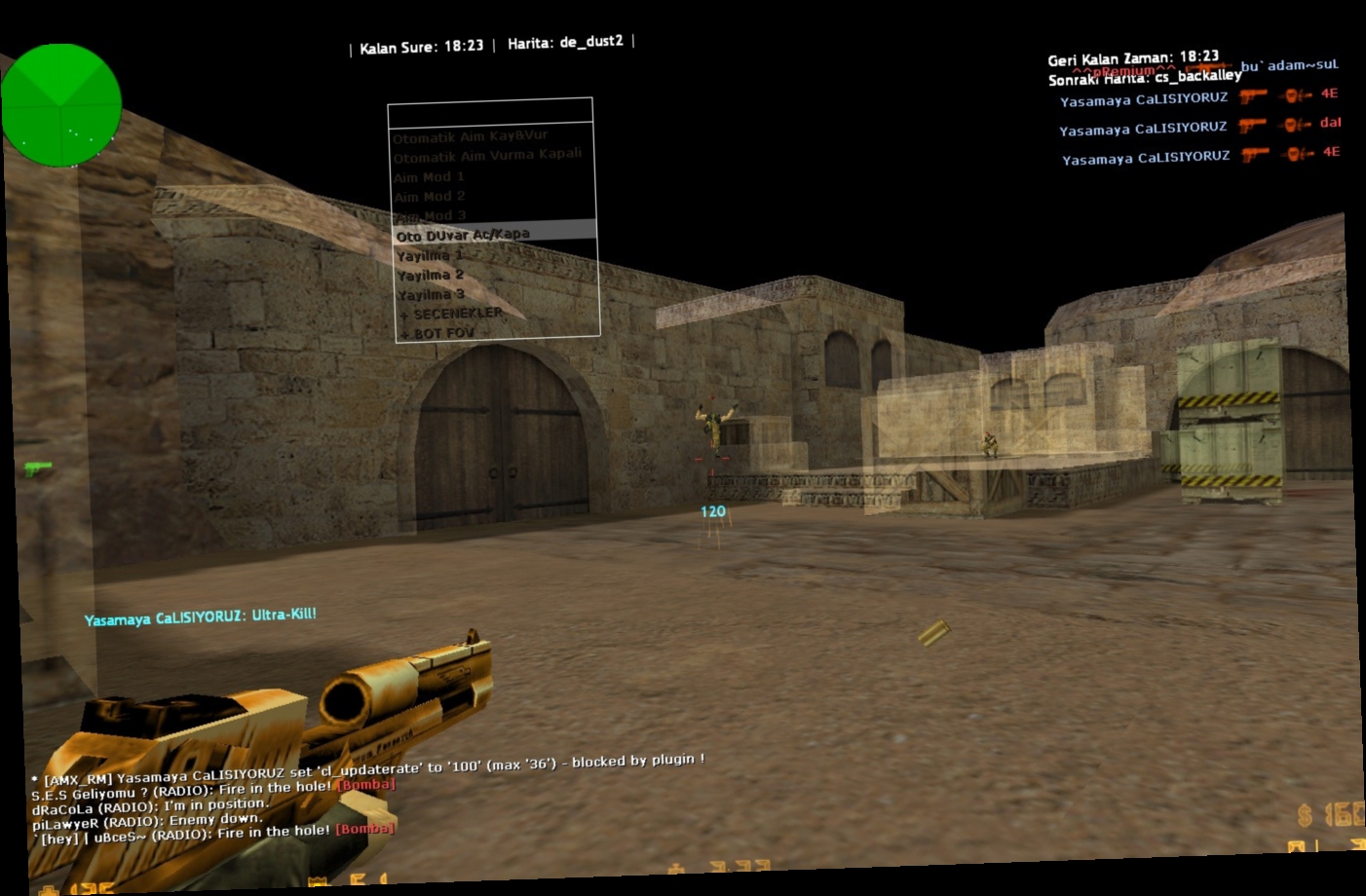Viewport: 1366px width, 896px height.
Task: Click the radar minimap in the corner
Action: point(61,105)
